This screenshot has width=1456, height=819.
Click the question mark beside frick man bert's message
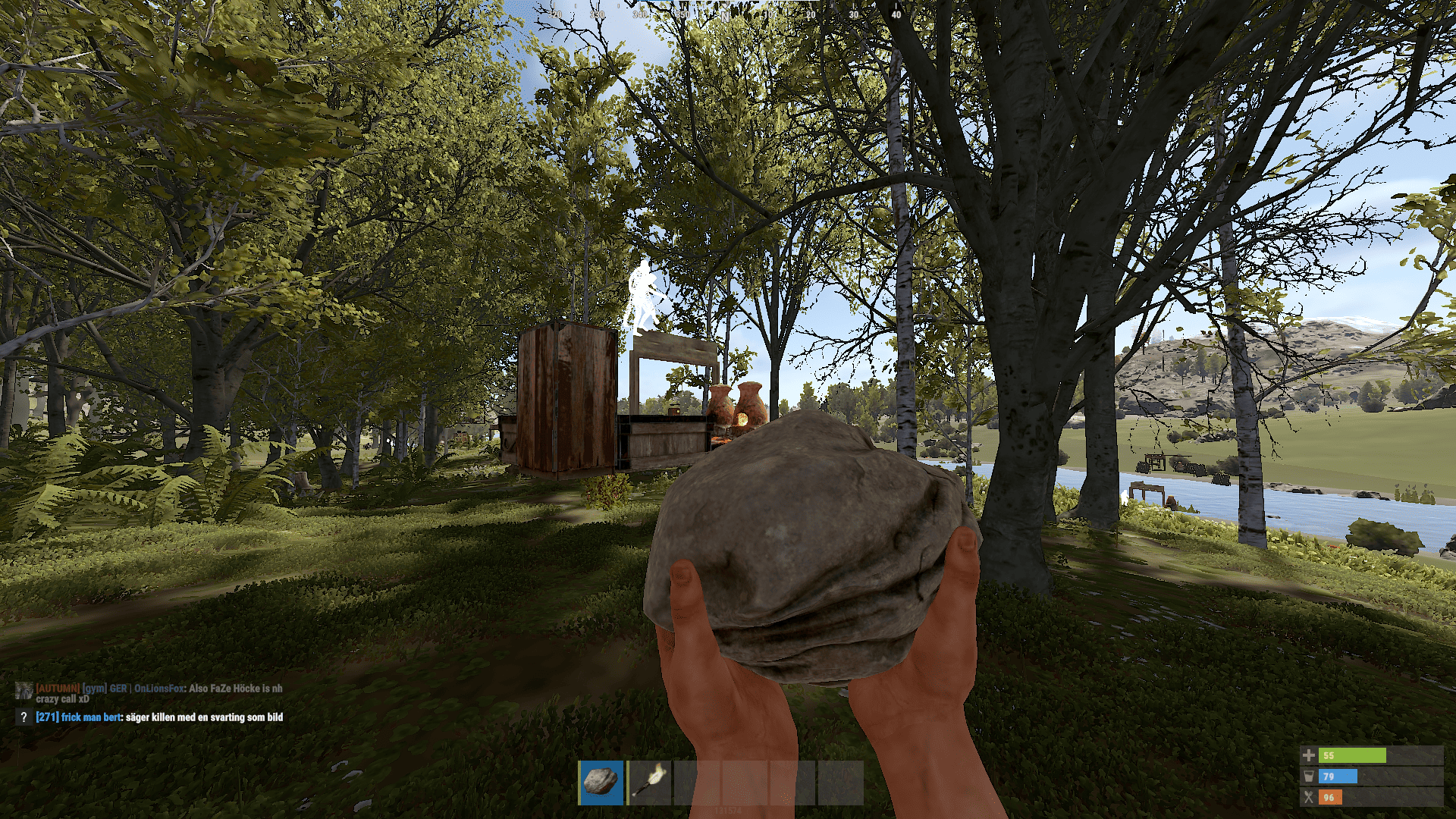24,716
